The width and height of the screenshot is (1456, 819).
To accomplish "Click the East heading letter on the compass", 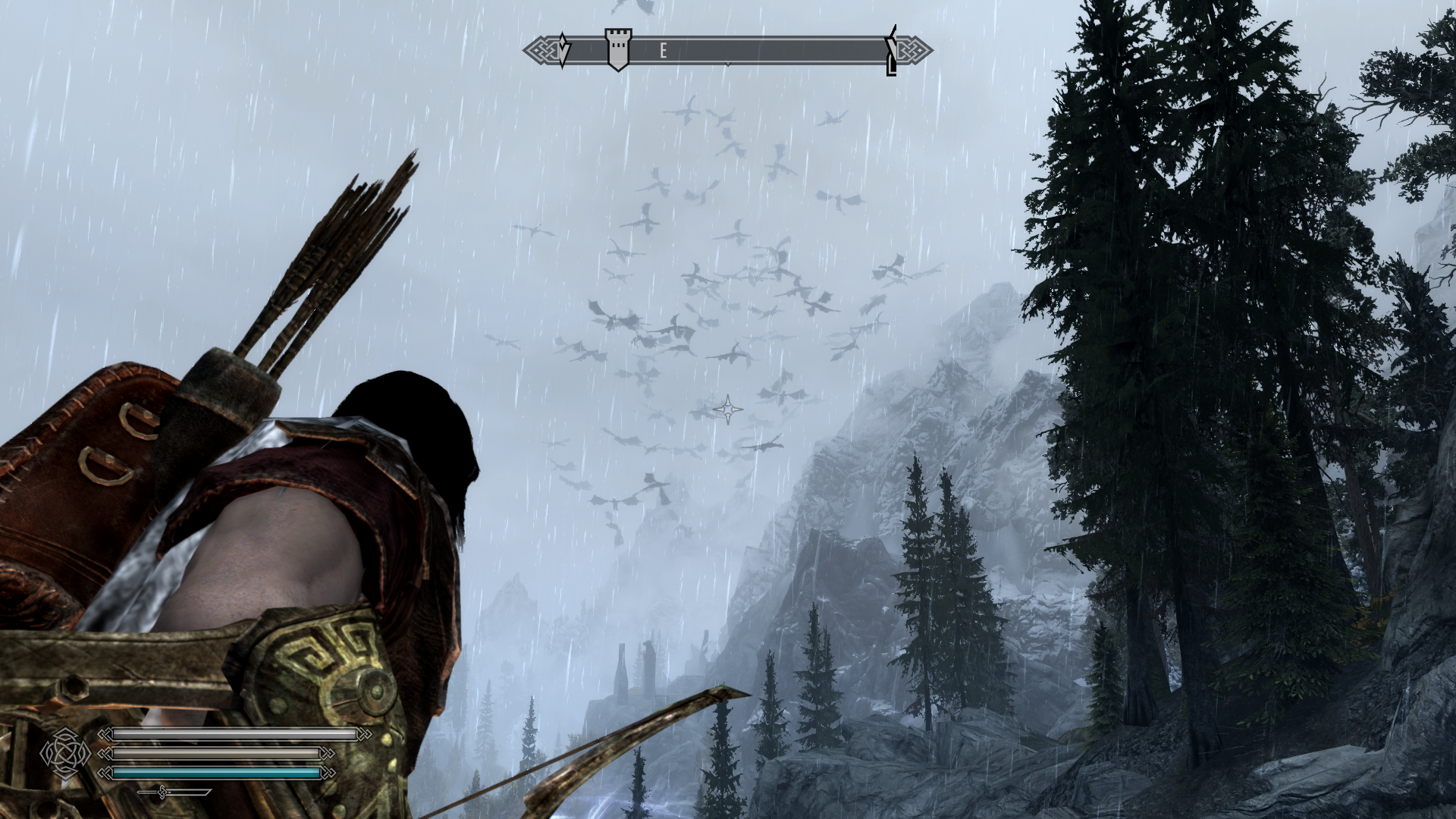I will [x=663, y=51].
